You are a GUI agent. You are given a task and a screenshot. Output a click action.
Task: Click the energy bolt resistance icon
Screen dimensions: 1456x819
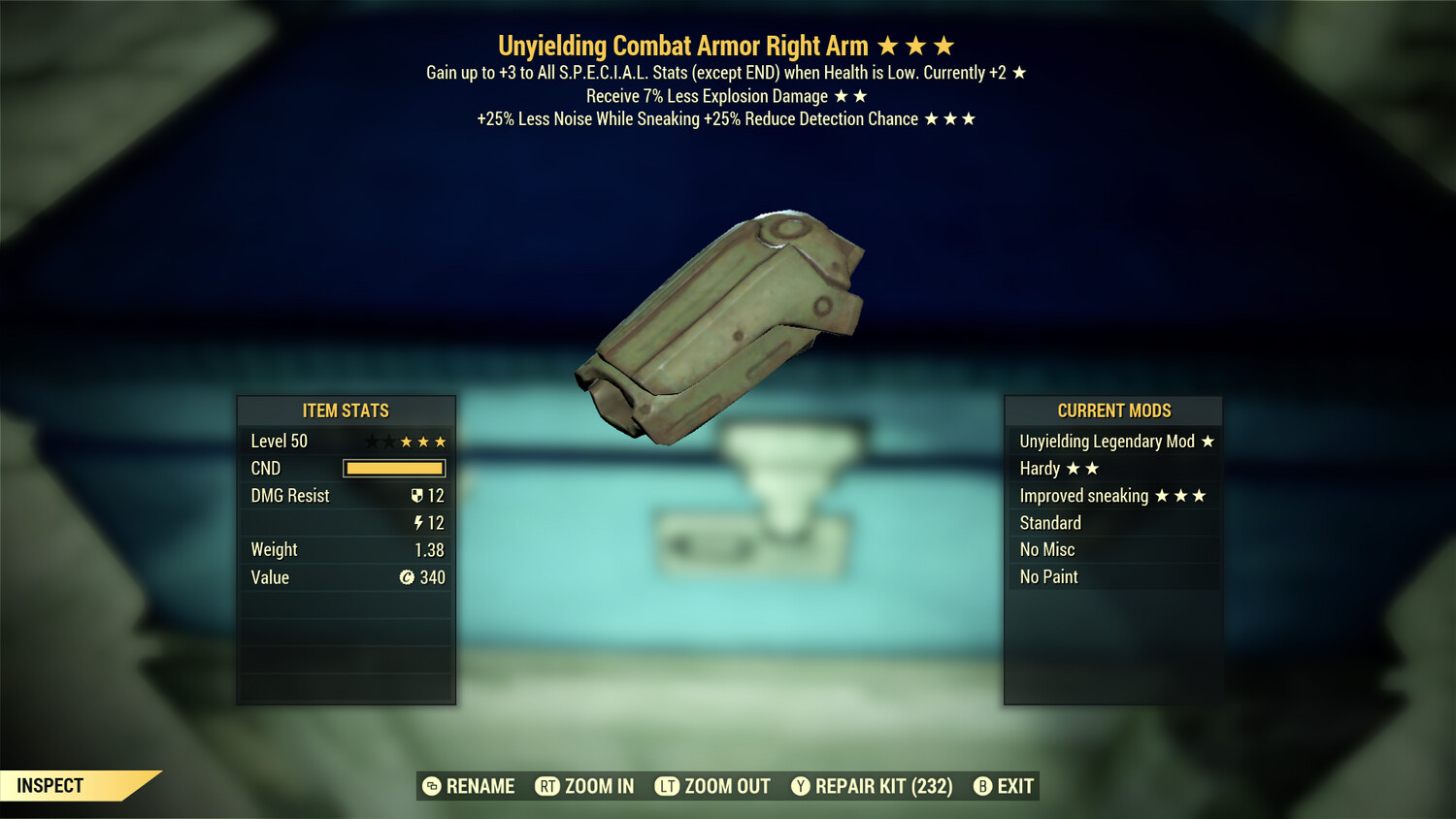pos(418,522)
